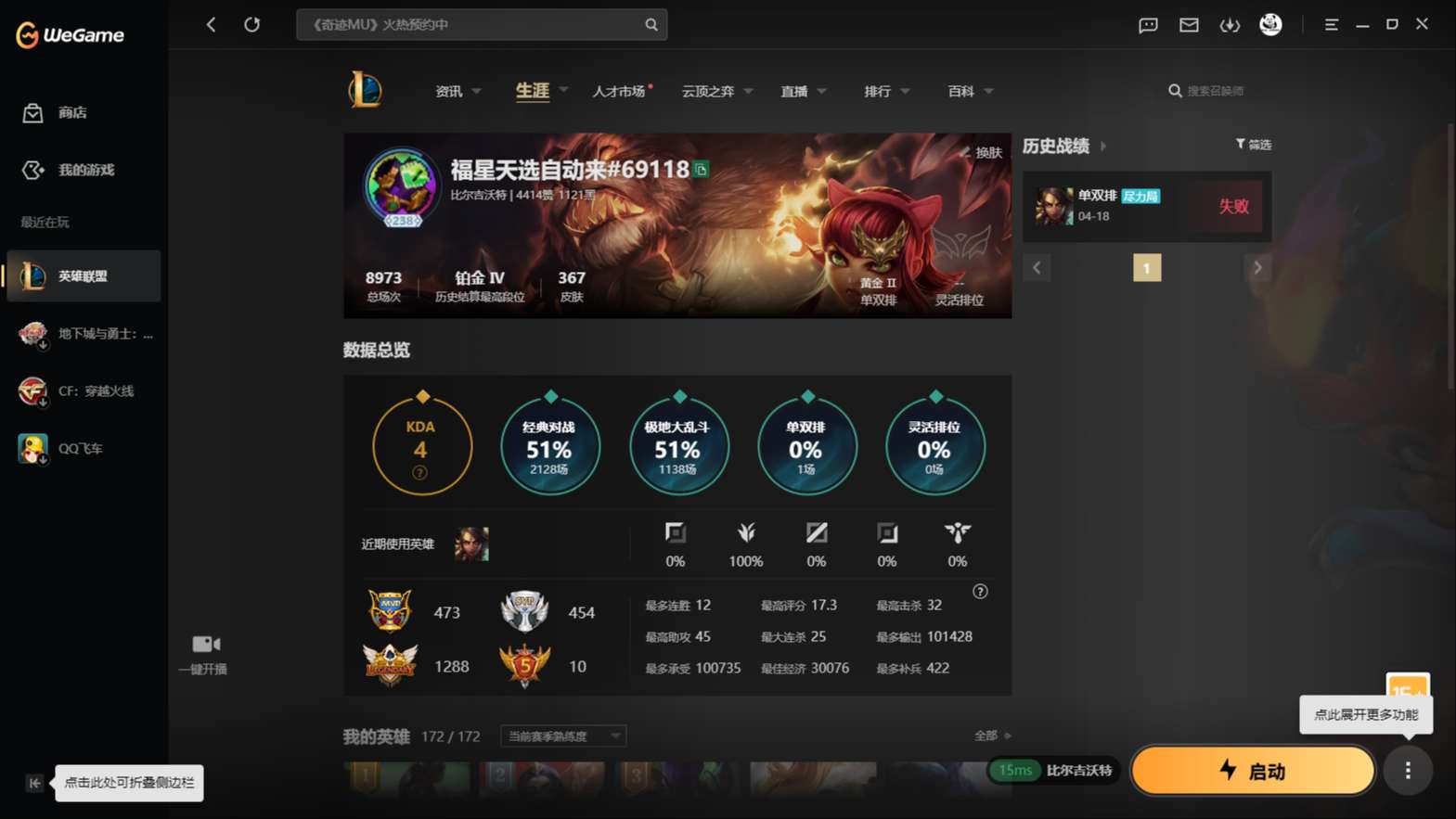Open the mail notification icon

point(1189,25)
